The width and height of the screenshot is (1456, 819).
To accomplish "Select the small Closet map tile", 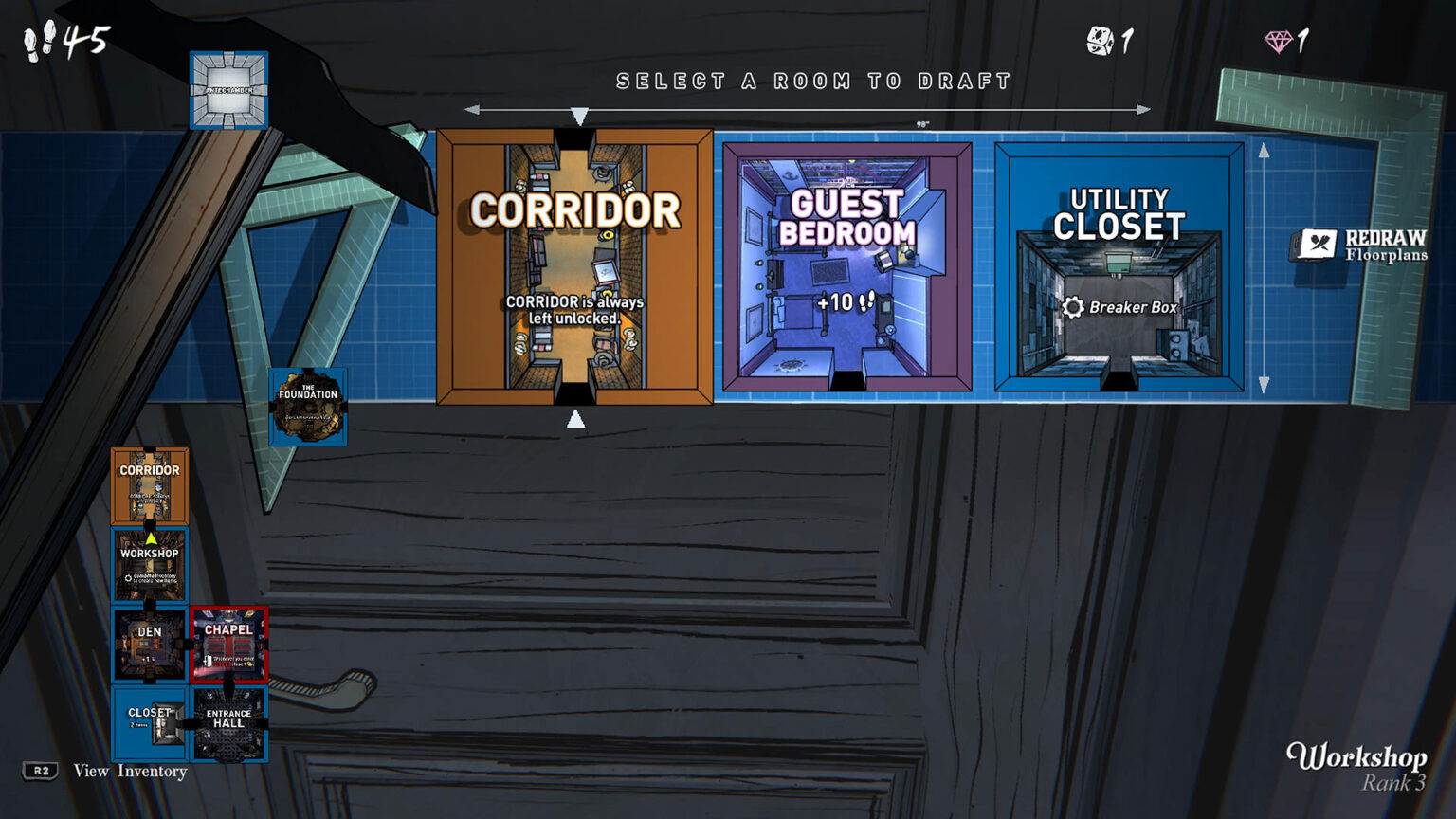I will pos(150,724).
